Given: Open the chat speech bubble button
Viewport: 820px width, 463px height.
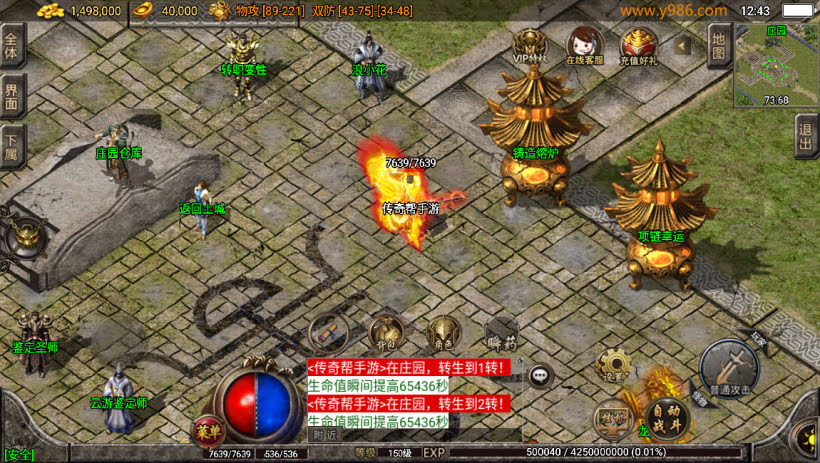Looking at the screenshot, I should click(541, 376).
